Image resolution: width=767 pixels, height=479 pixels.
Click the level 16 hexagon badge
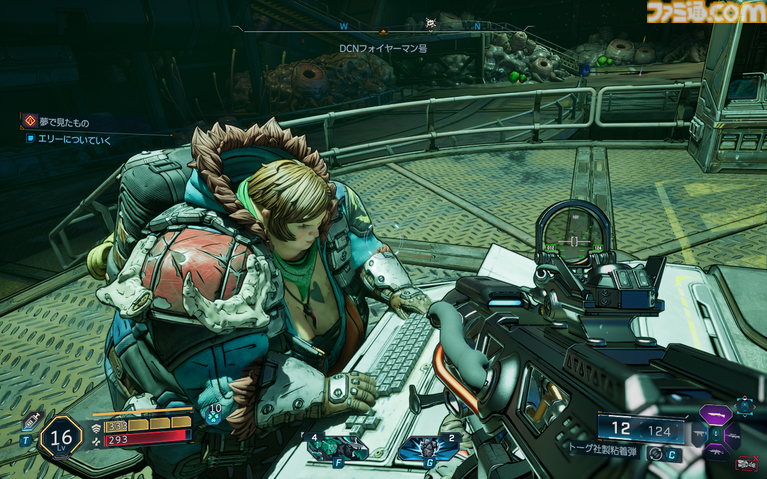[60, 437]
